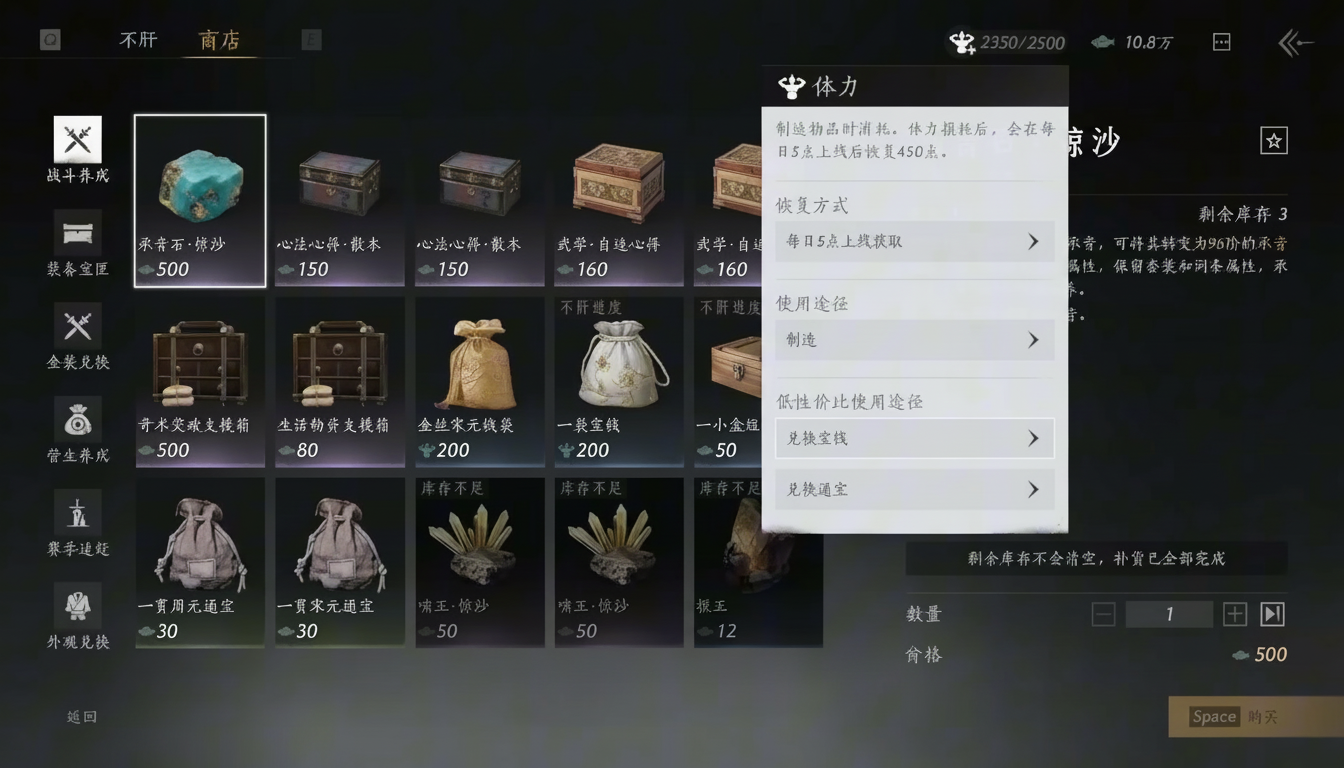
Task: Open the 营生养成 money-bag icon
Action: [78, 422]
